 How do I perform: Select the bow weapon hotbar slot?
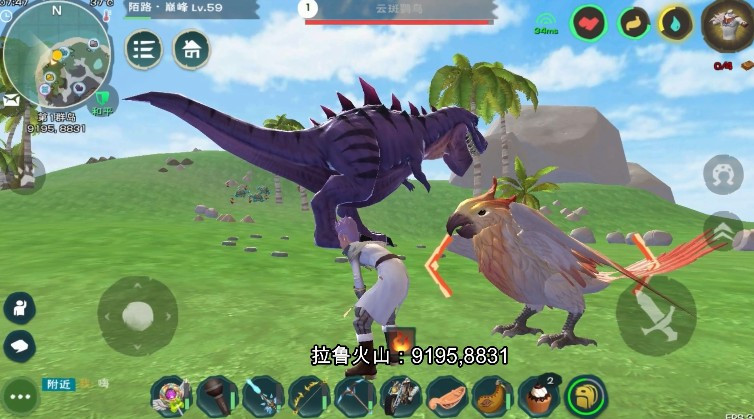point(308,396)
